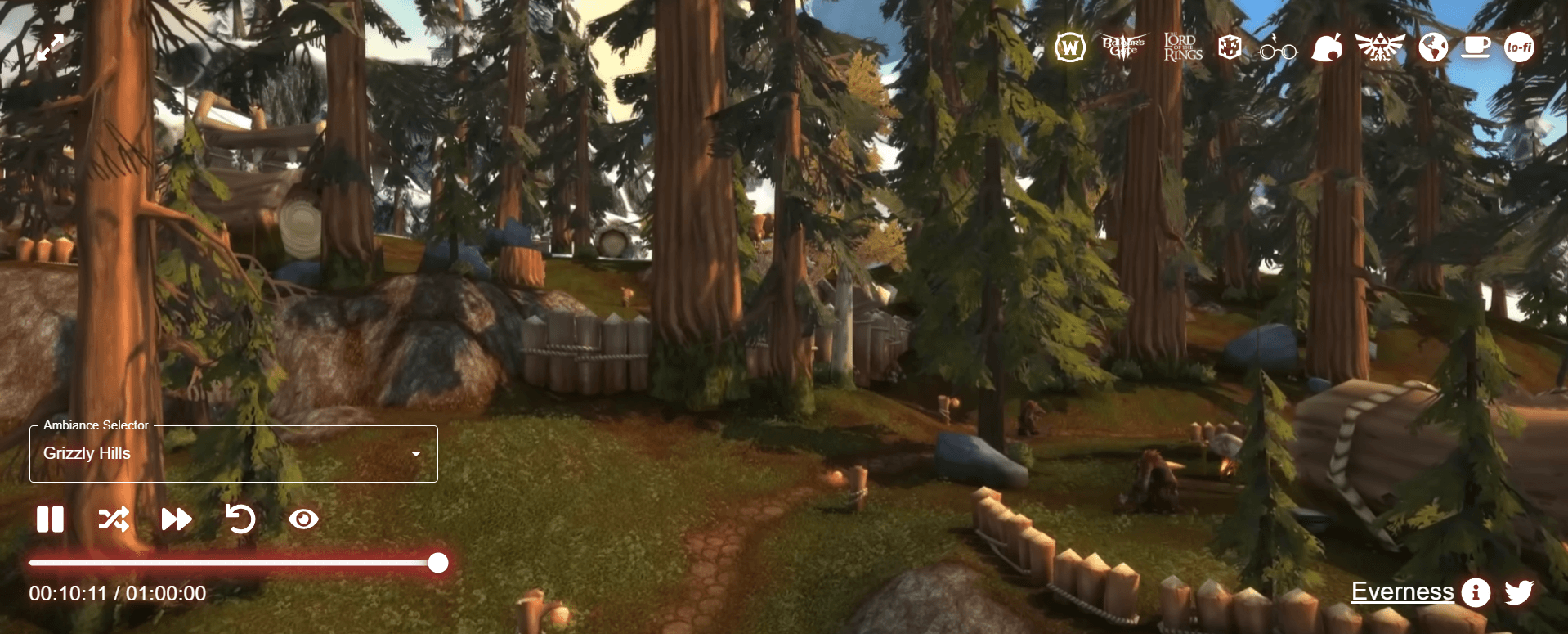
Task: Open the Twitter bird link
Action: 1519,592
